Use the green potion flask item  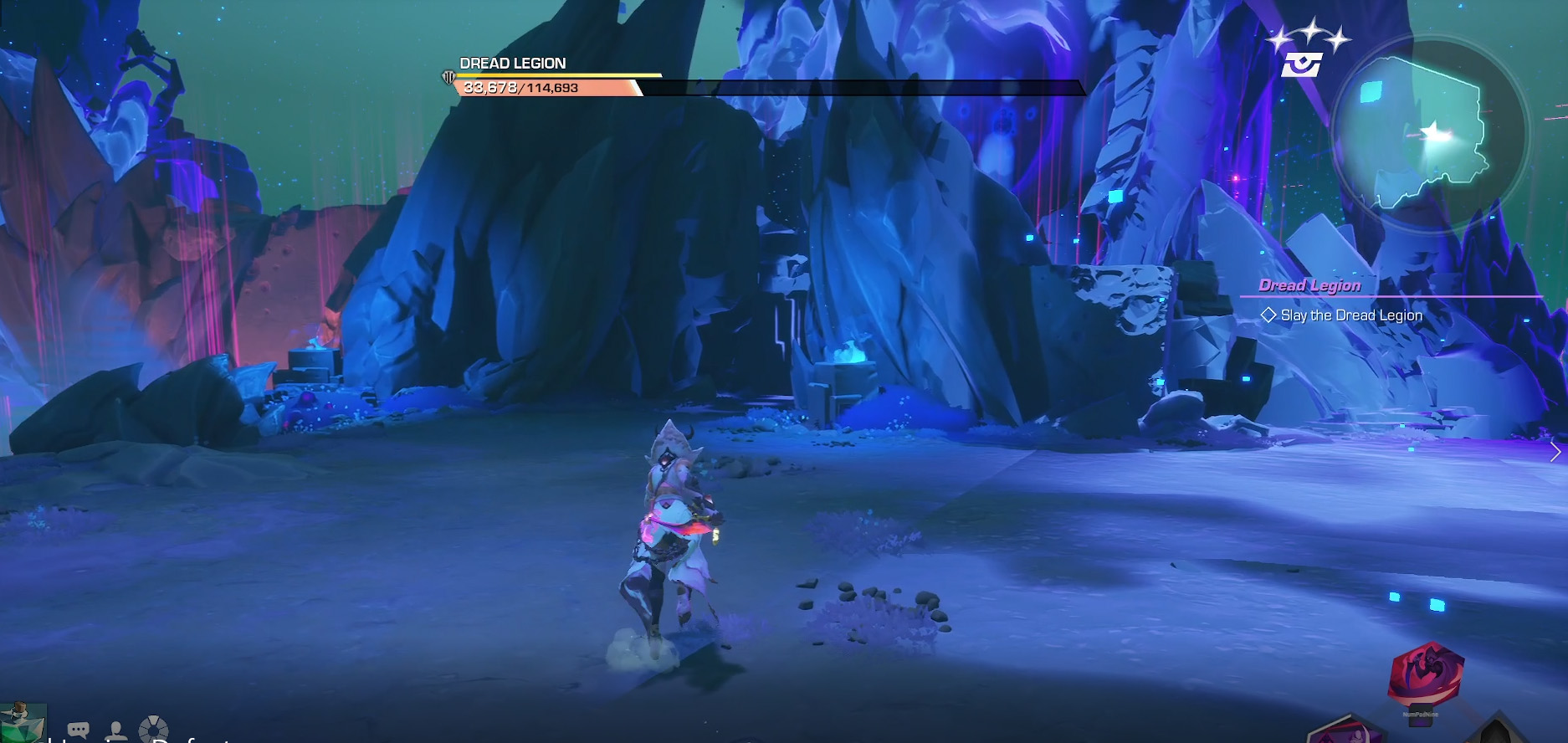[x=20, y=722]
